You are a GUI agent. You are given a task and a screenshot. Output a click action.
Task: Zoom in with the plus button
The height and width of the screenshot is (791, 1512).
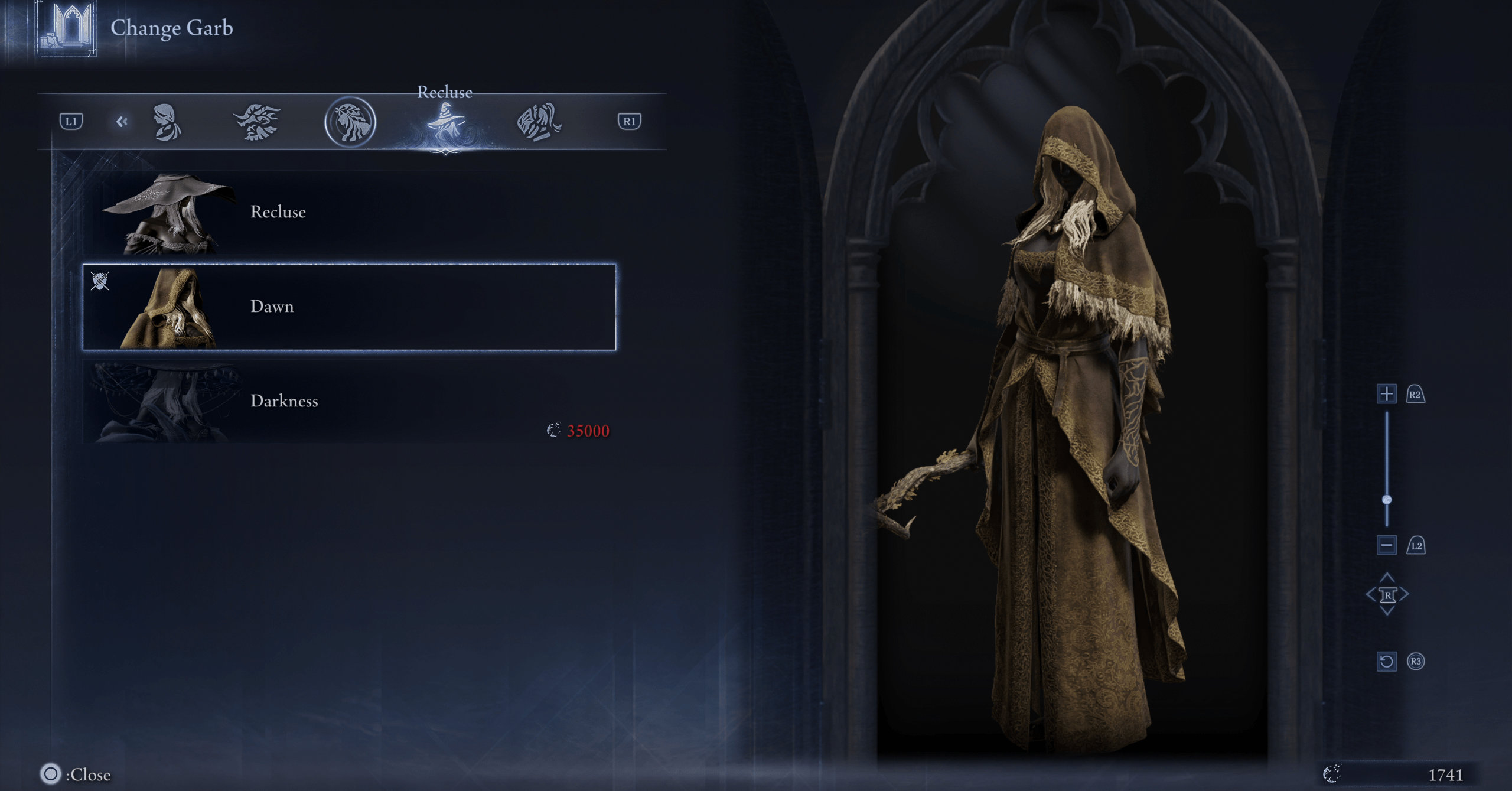[x=1386, y=393]
